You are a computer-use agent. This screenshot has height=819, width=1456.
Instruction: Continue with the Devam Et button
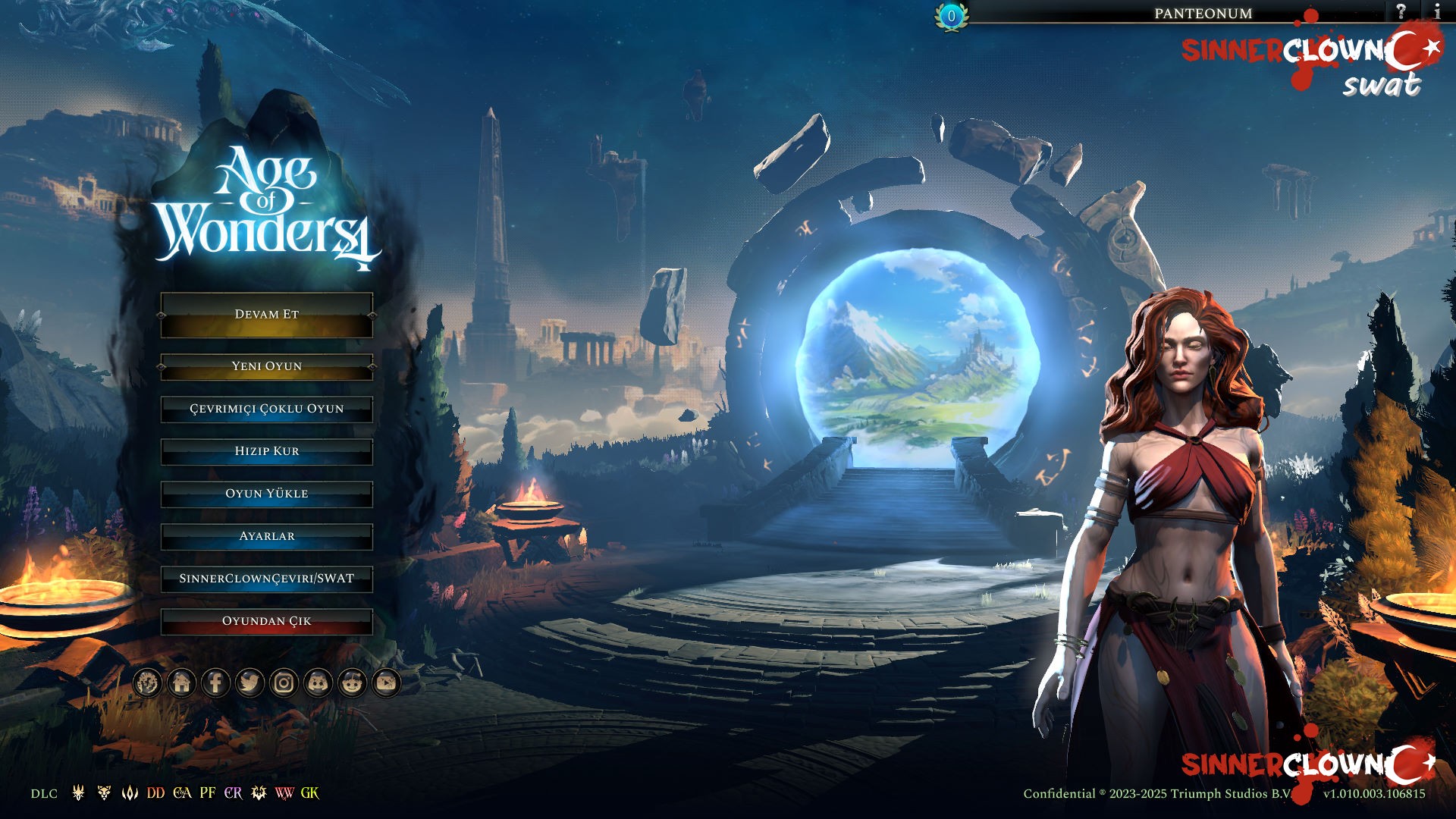[266, 315]
